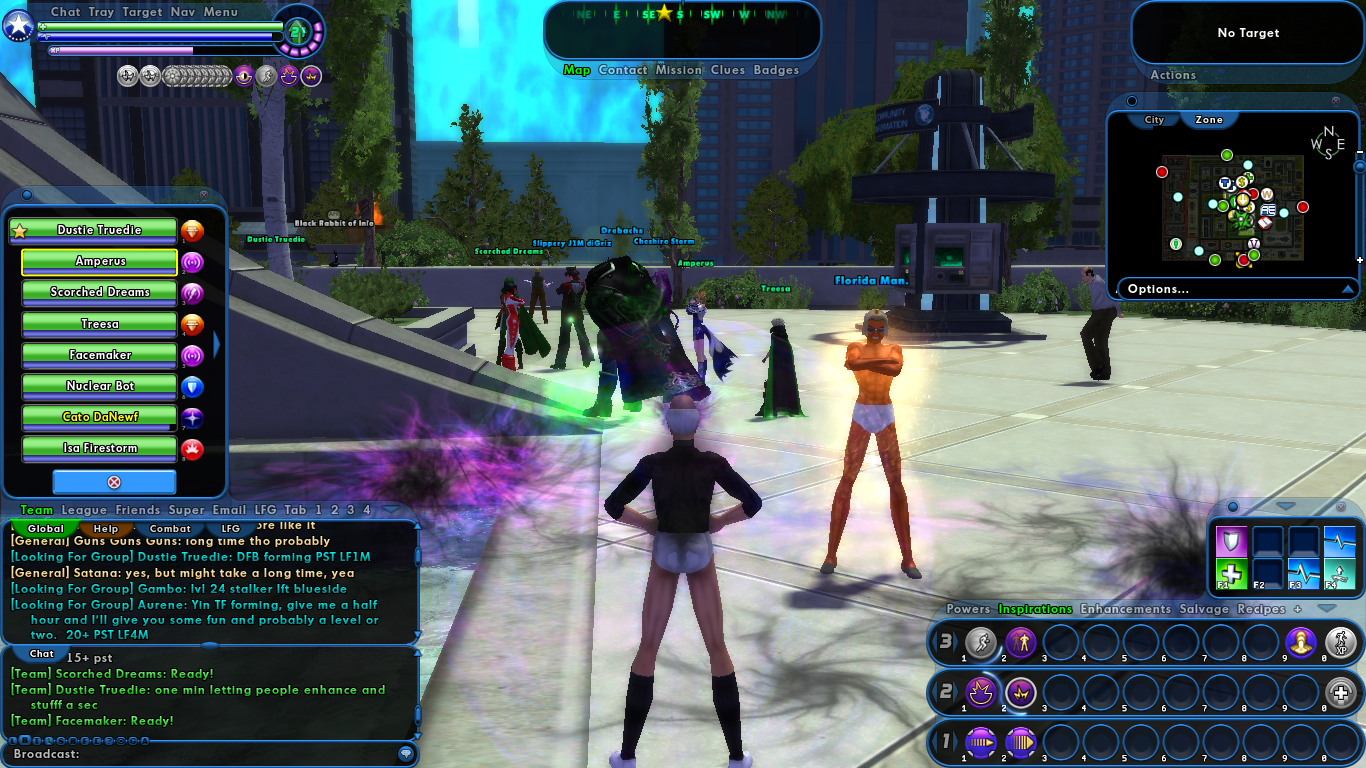This screenshot has height=768, width=1366.
Task: Show the Contact list
Action: 623,70
